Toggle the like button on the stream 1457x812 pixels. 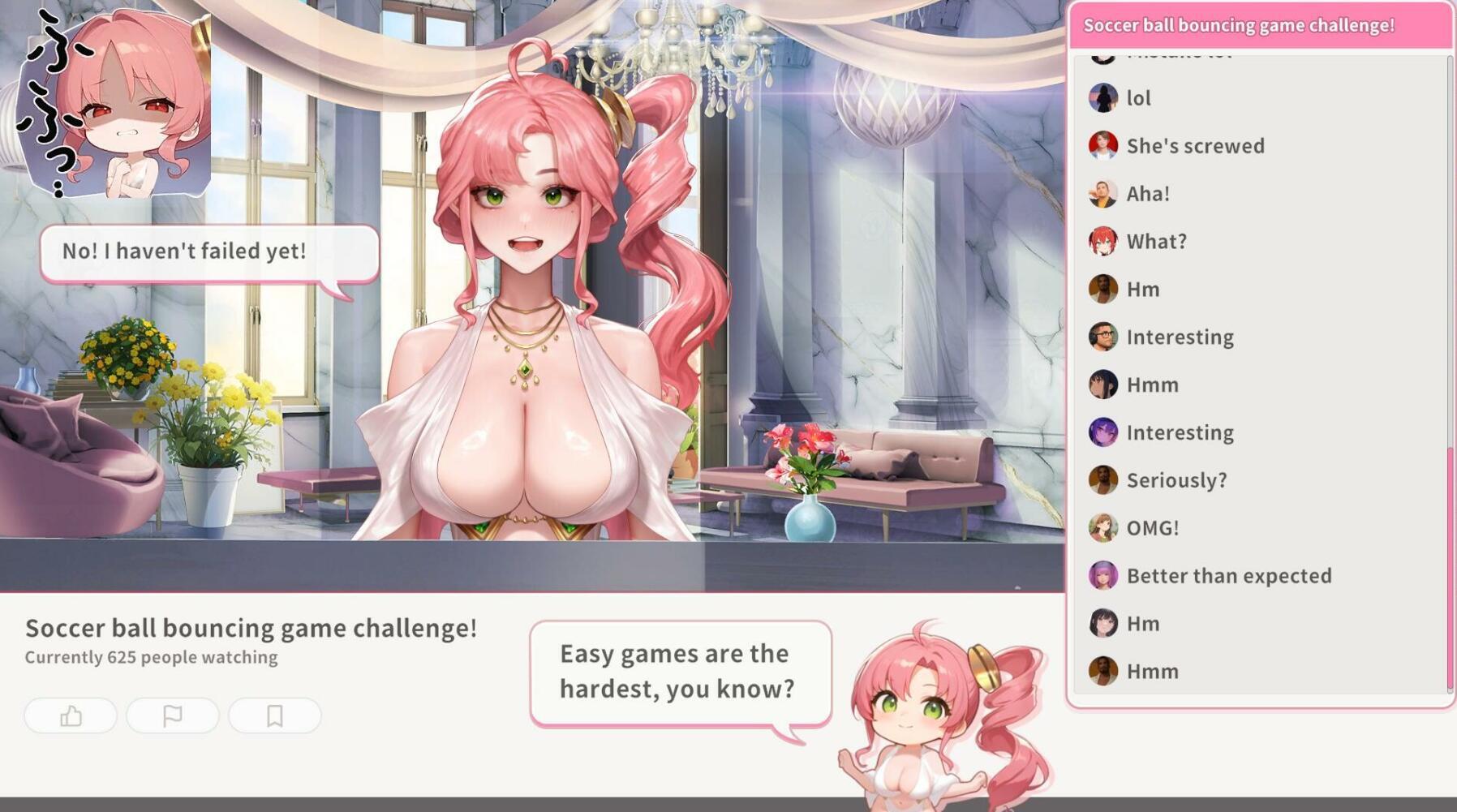[x=72, y=716]
